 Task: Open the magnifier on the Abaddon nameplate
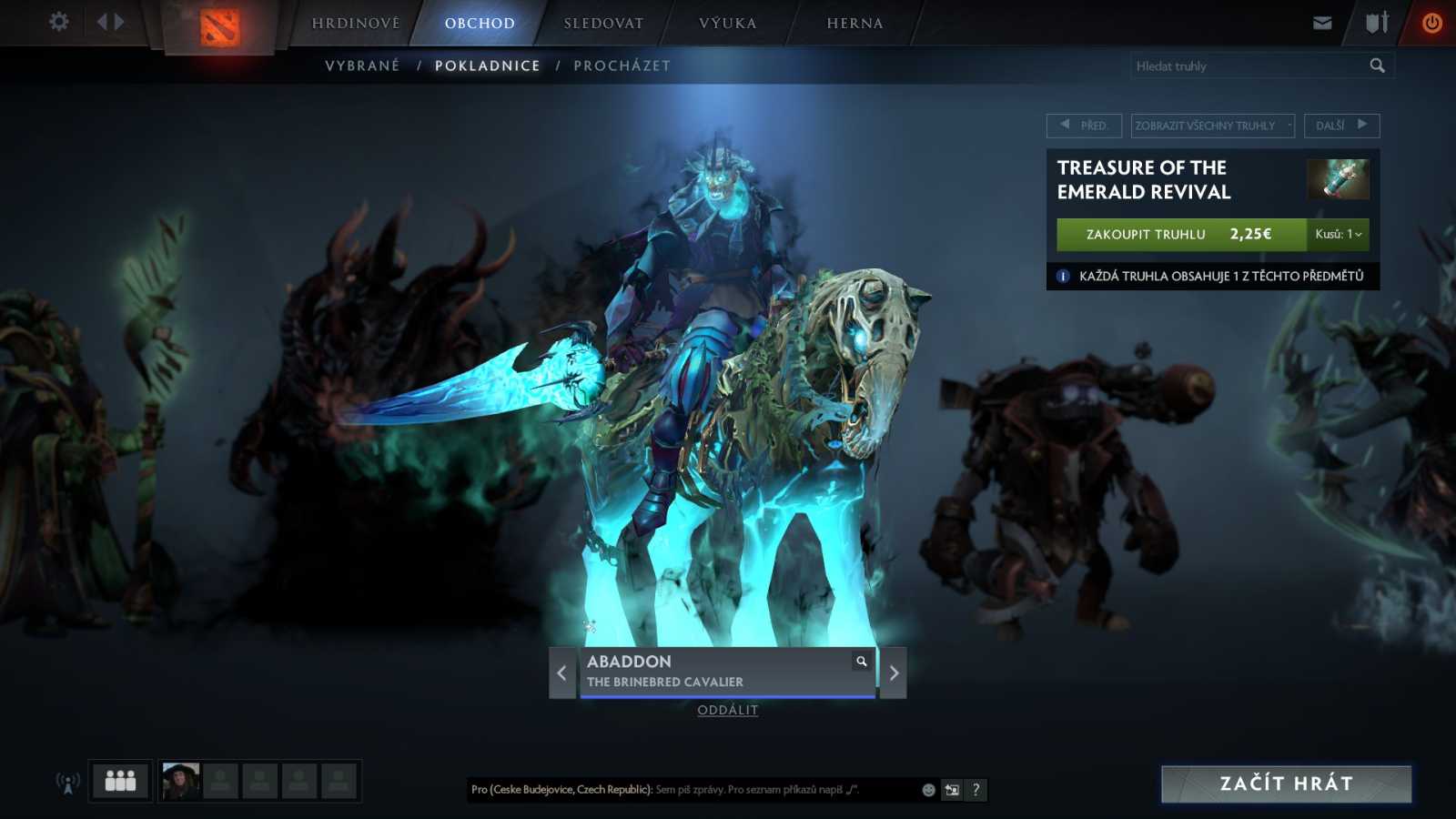861,662
